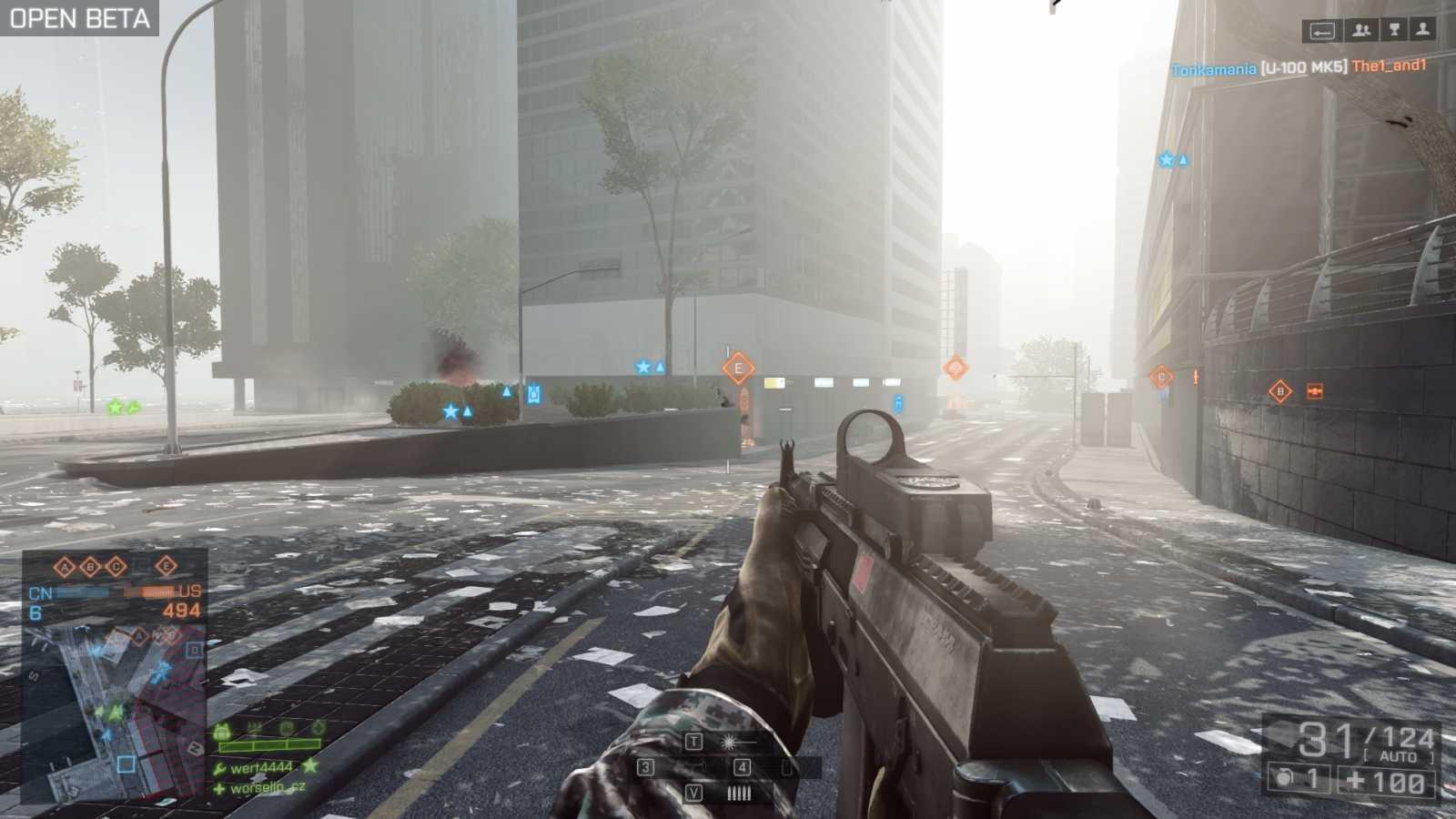
Task: Expand the objective E flag marker
Action: pyautogui.click(x=738, y=368)
